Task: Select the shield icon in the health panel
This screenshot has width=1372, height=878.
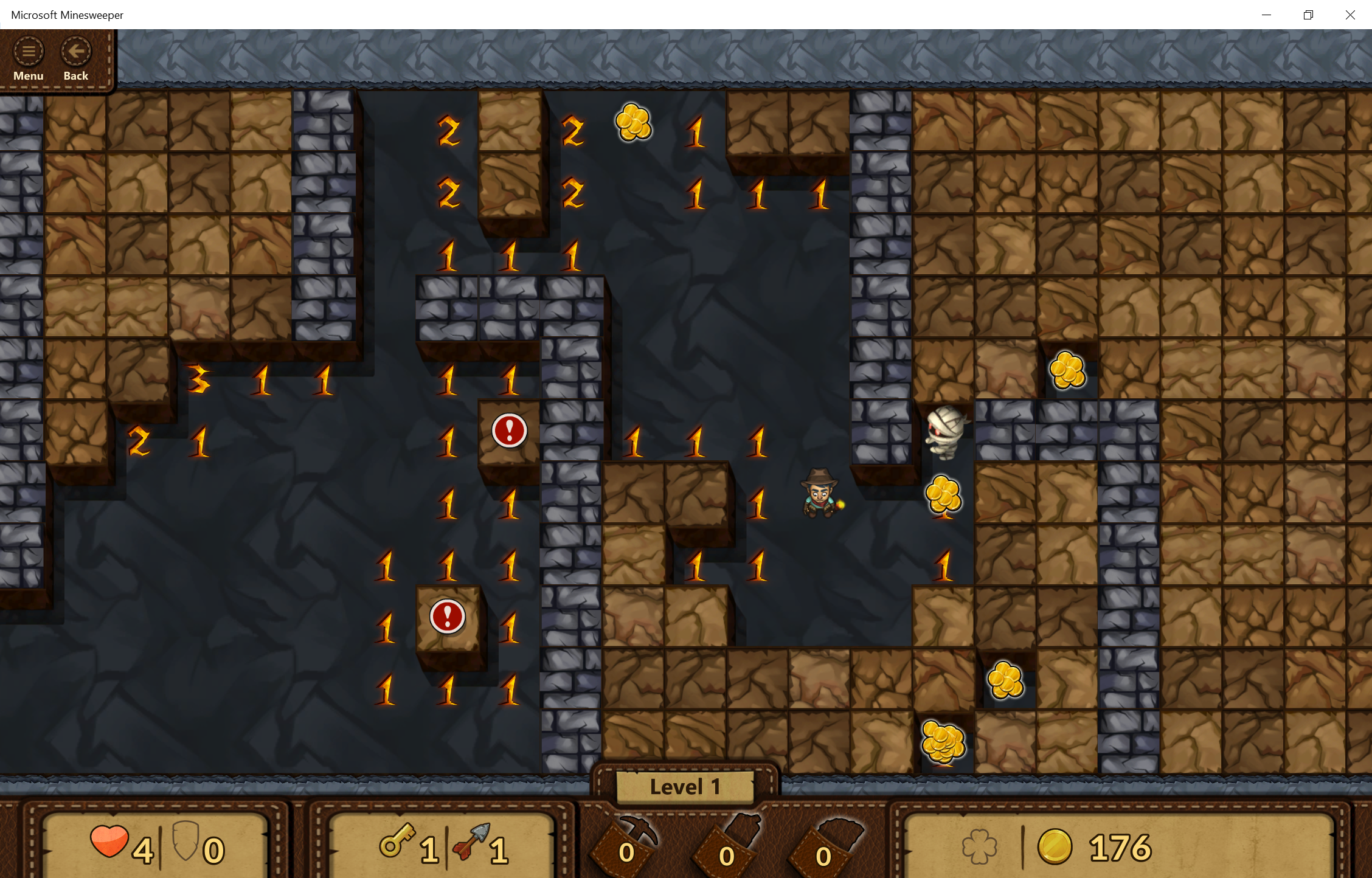Action: pos(187,845)
